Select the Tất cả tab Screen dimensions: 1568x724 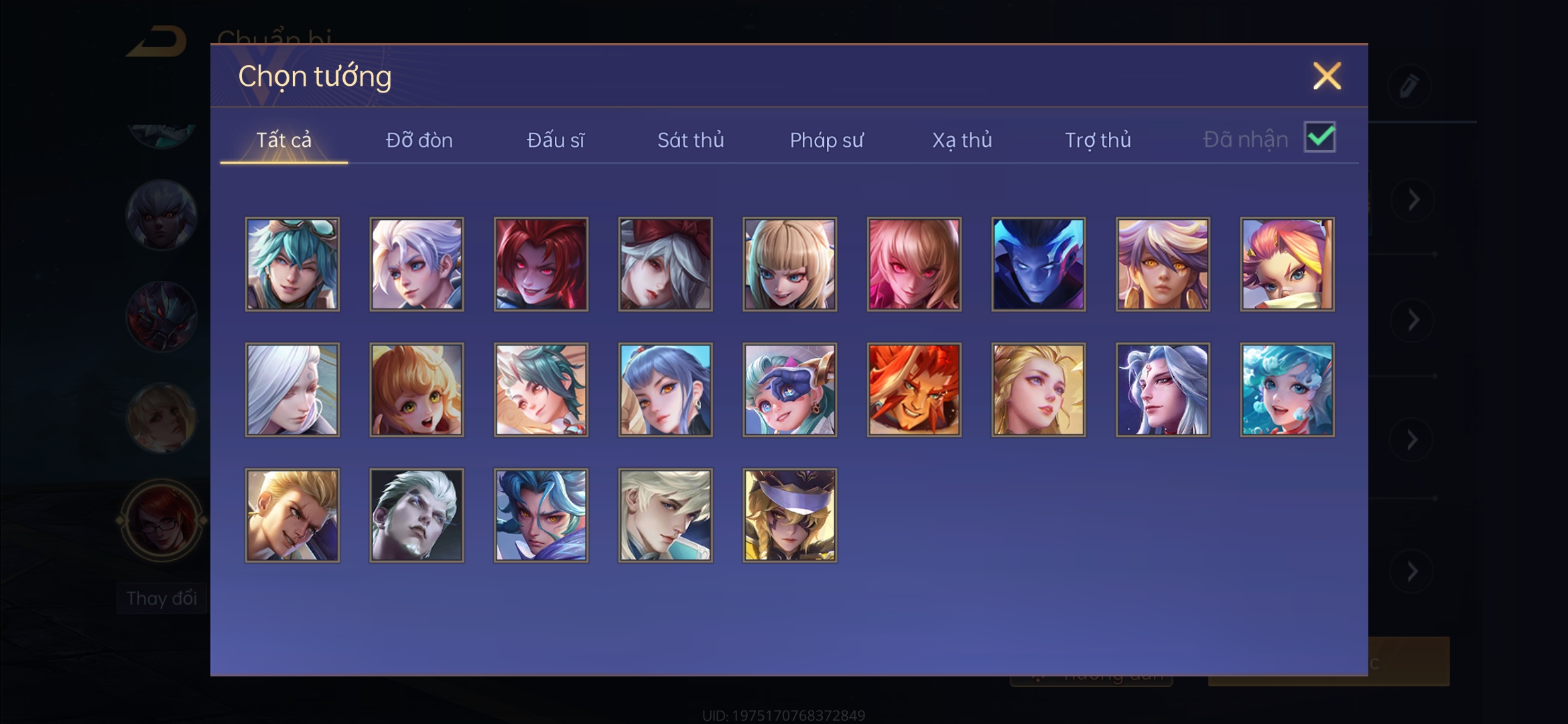click(283, 140)
